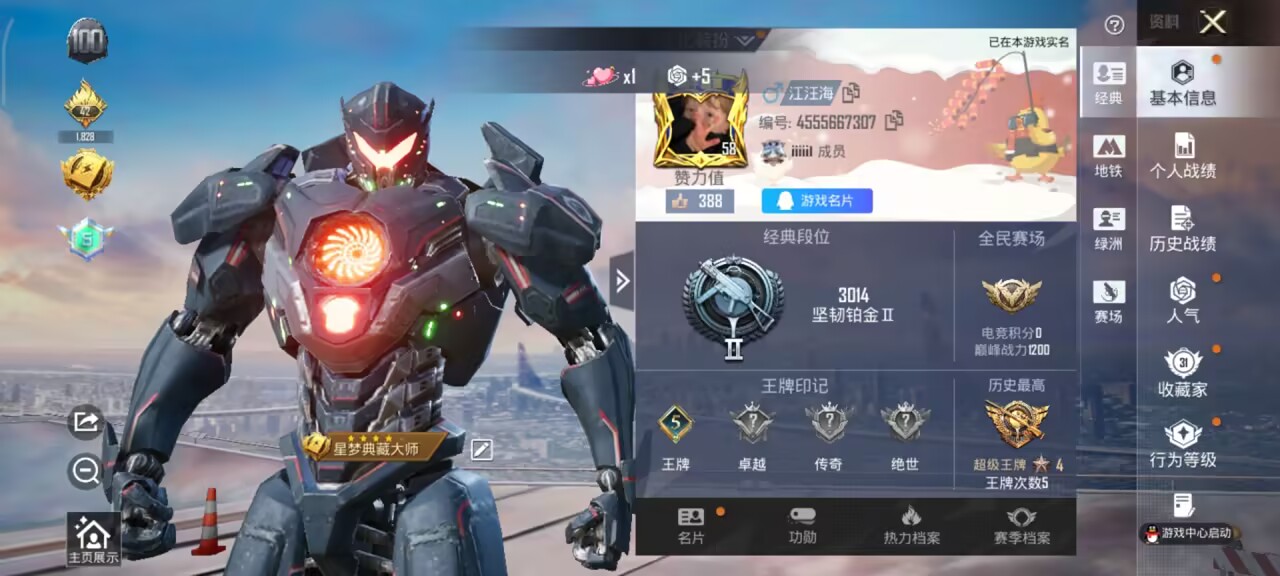
Task: Switch to the 绿洲 oasis tab
Action: coord(1108,229)
